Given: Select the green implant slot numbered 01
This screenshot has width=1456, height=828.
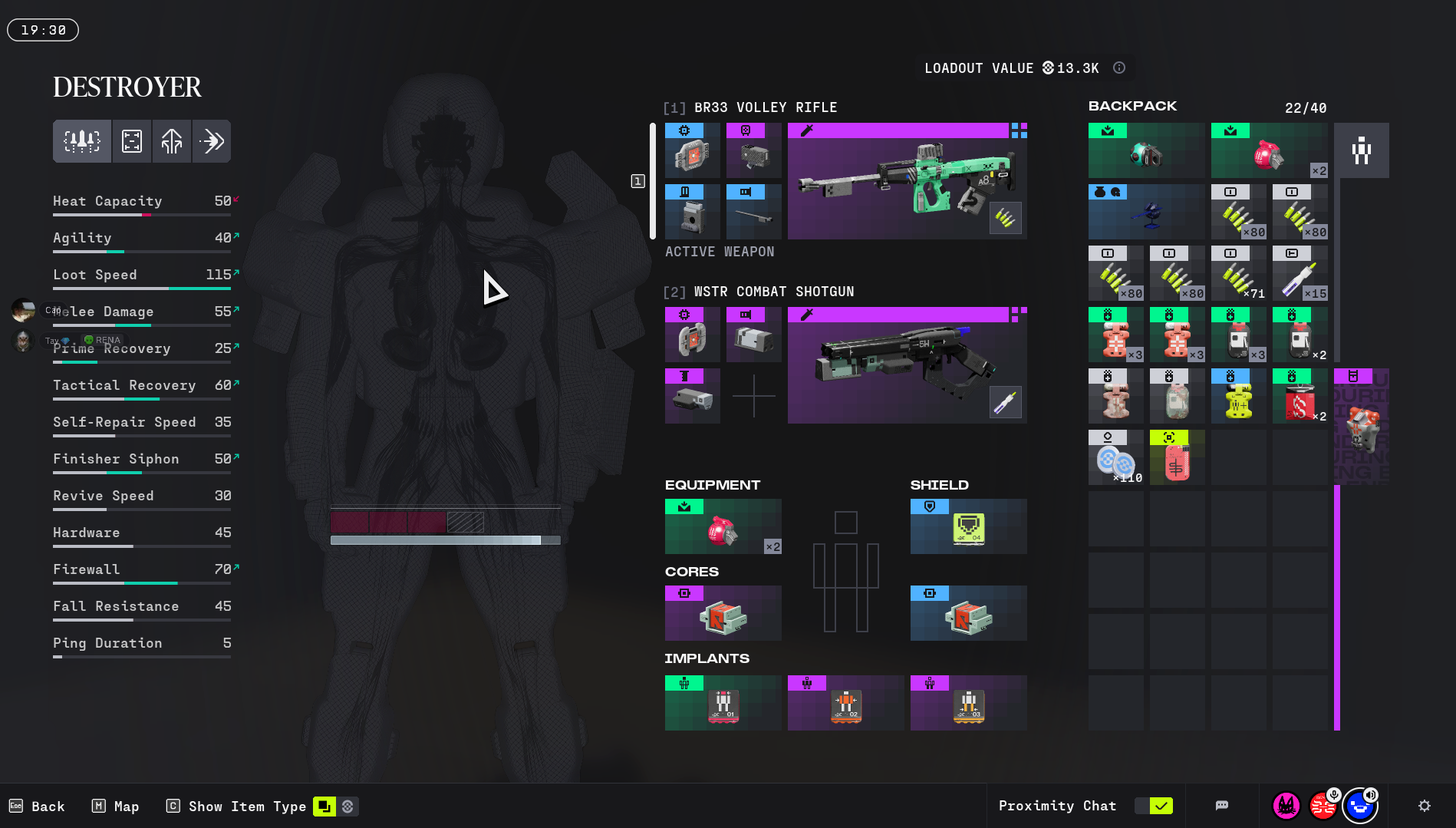Looking at the screenshot, I should click(723, 703).
